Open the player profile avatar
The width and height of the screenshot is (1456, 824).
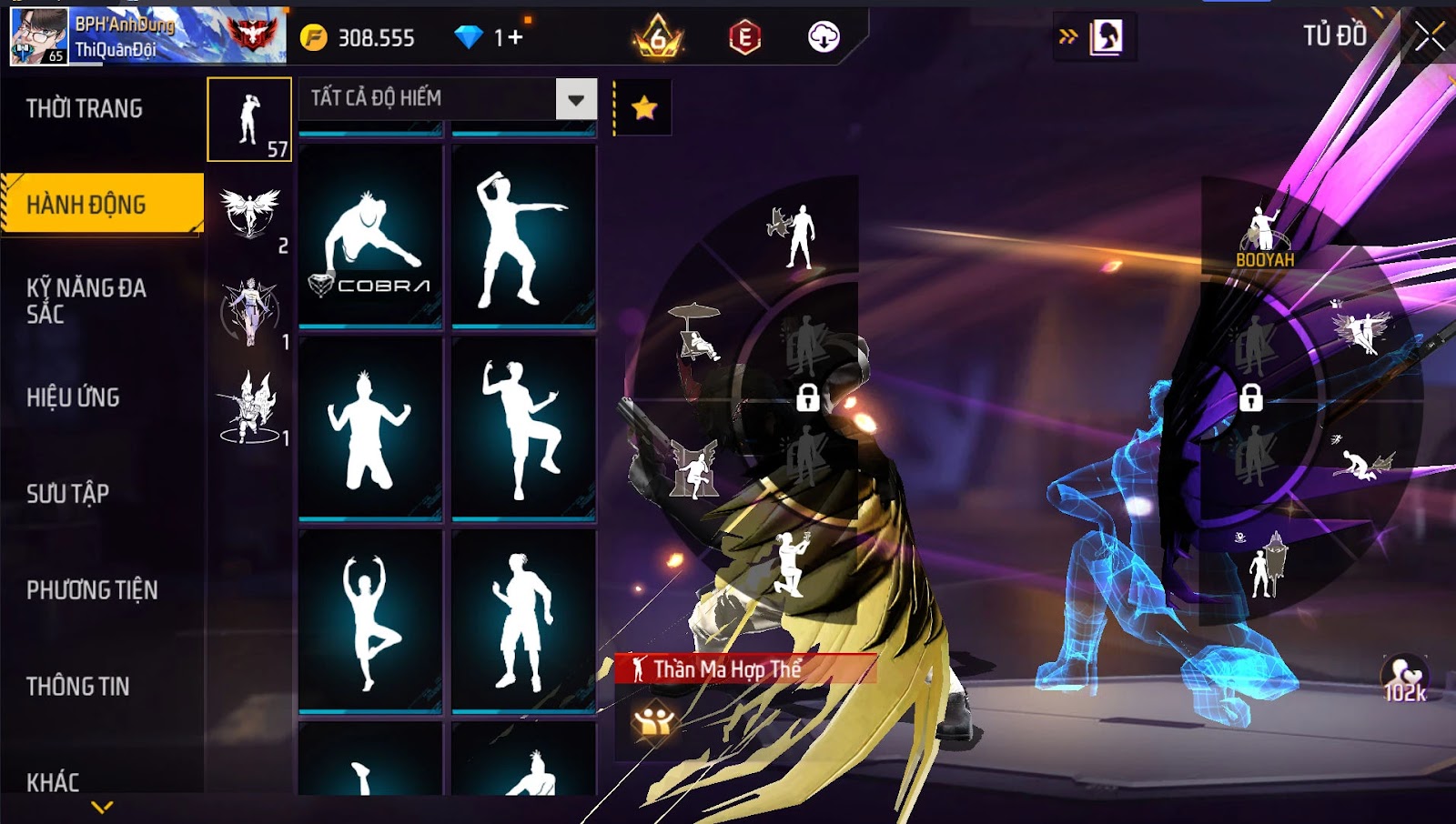coord(38,36)
